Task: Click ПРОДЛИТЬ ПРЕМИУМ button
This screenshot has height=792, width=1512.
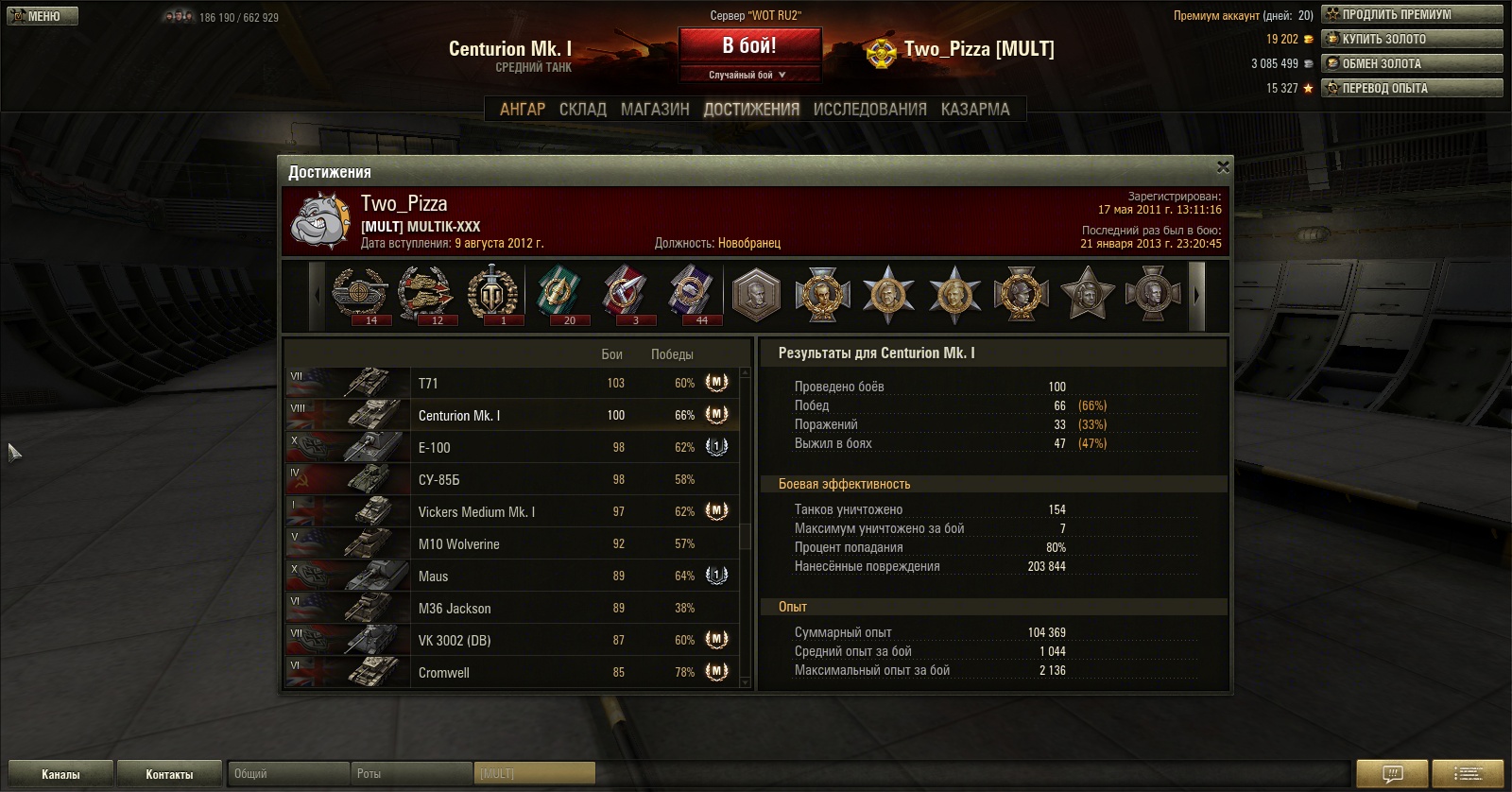Action: click(1412, 14)
